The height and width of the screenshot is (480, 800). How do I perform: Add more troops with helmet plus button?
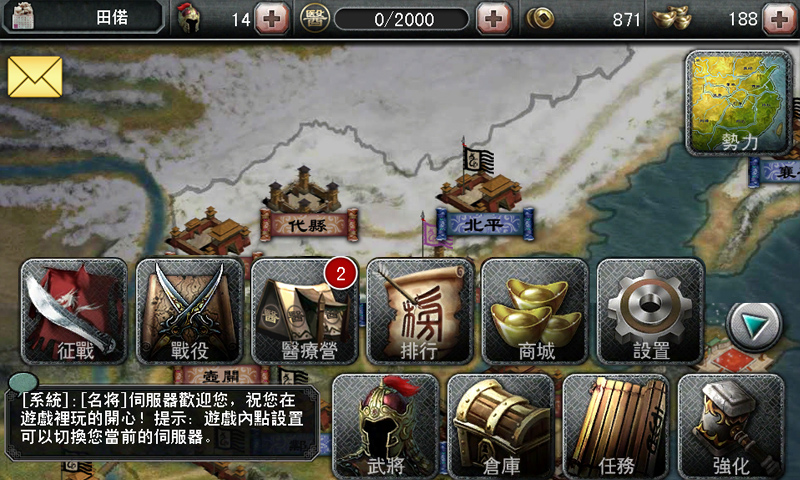pos(271,18)
